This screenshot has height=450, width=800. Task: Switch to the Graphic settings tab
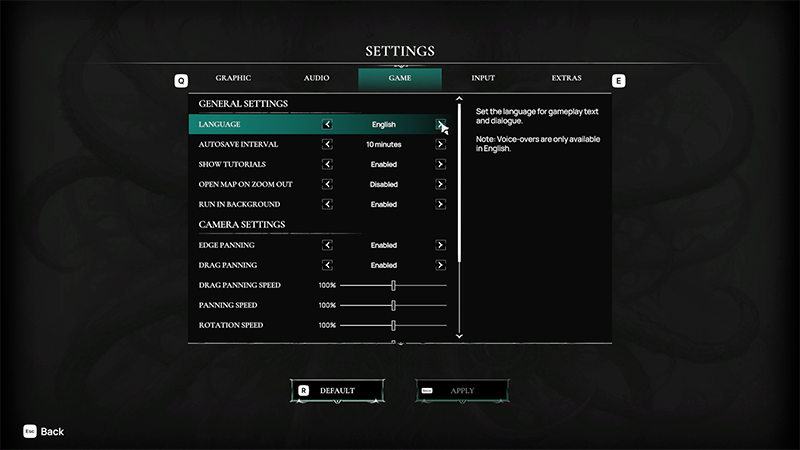[x=232, y=78]
